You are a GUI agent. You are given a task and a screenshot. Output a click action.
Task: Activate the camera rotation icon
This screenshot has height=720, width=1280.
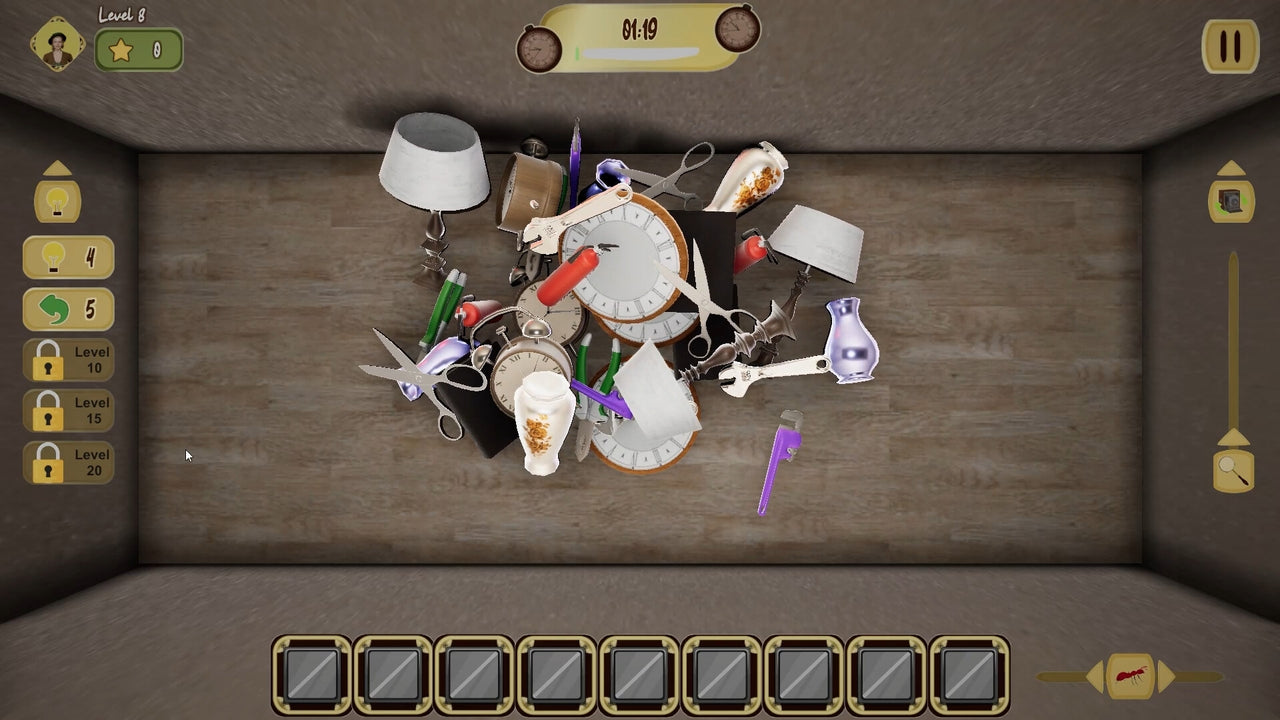click(1231, 200)
